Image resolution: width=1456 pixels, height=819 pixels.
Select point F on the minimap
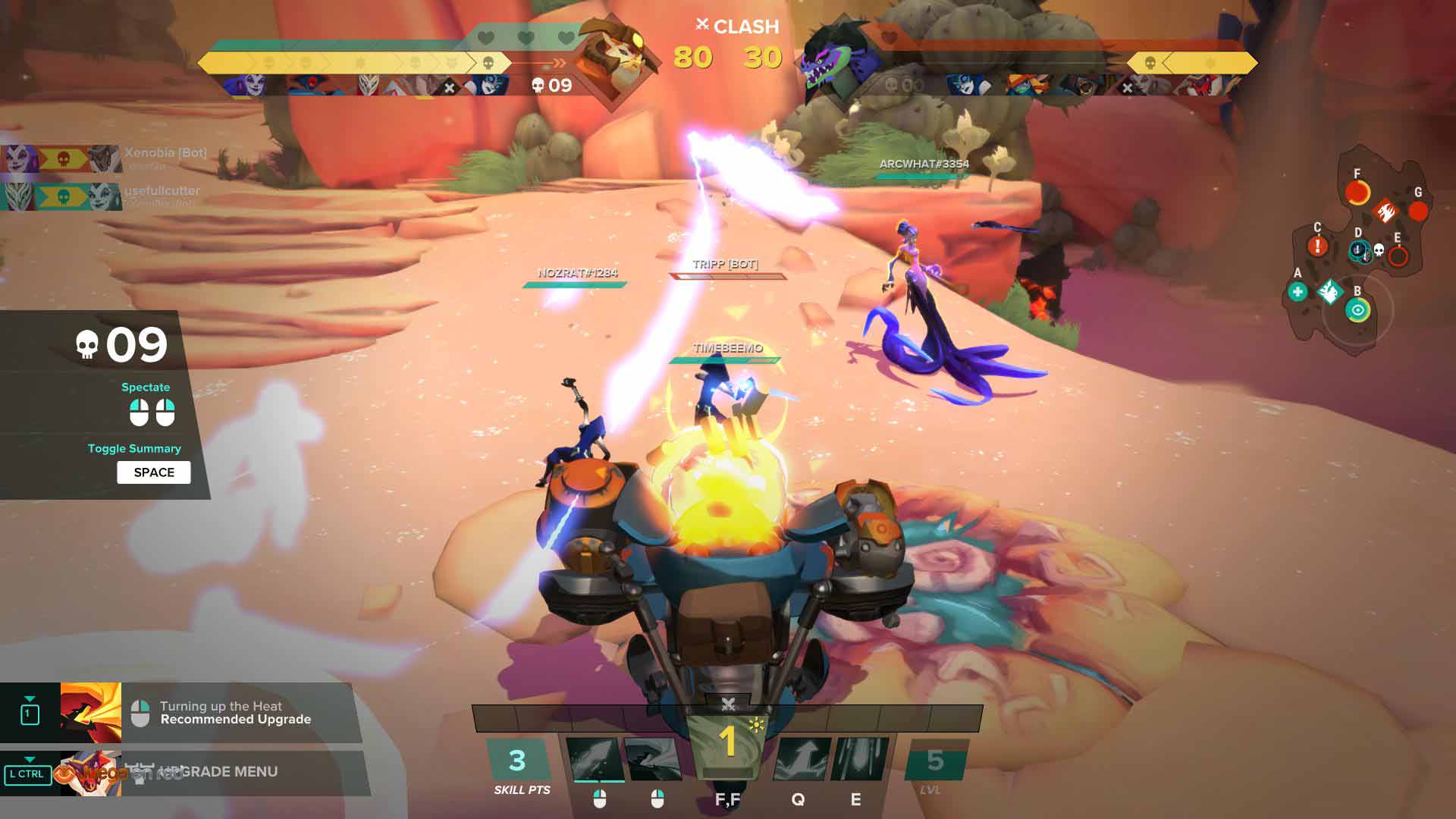point(1357,193)
